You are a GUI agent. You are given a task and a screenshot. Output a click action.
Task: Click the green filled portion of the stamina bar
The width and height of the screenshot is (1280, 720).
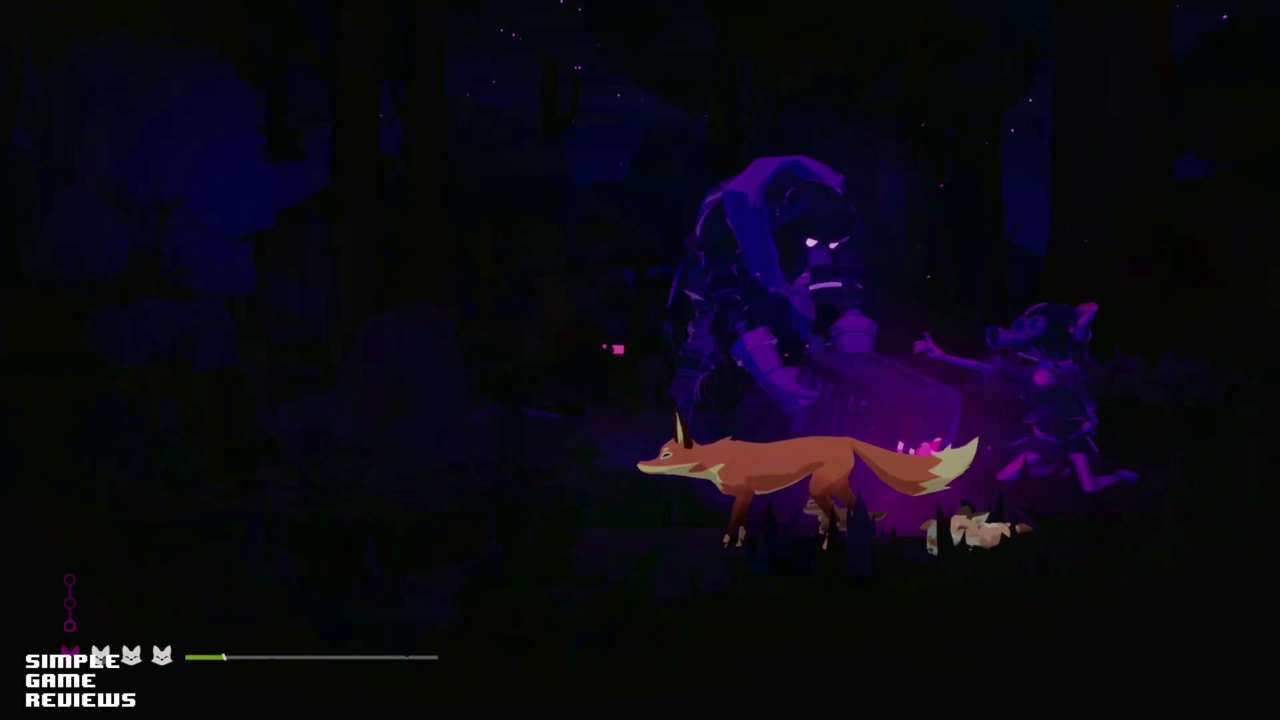[205, 657]
